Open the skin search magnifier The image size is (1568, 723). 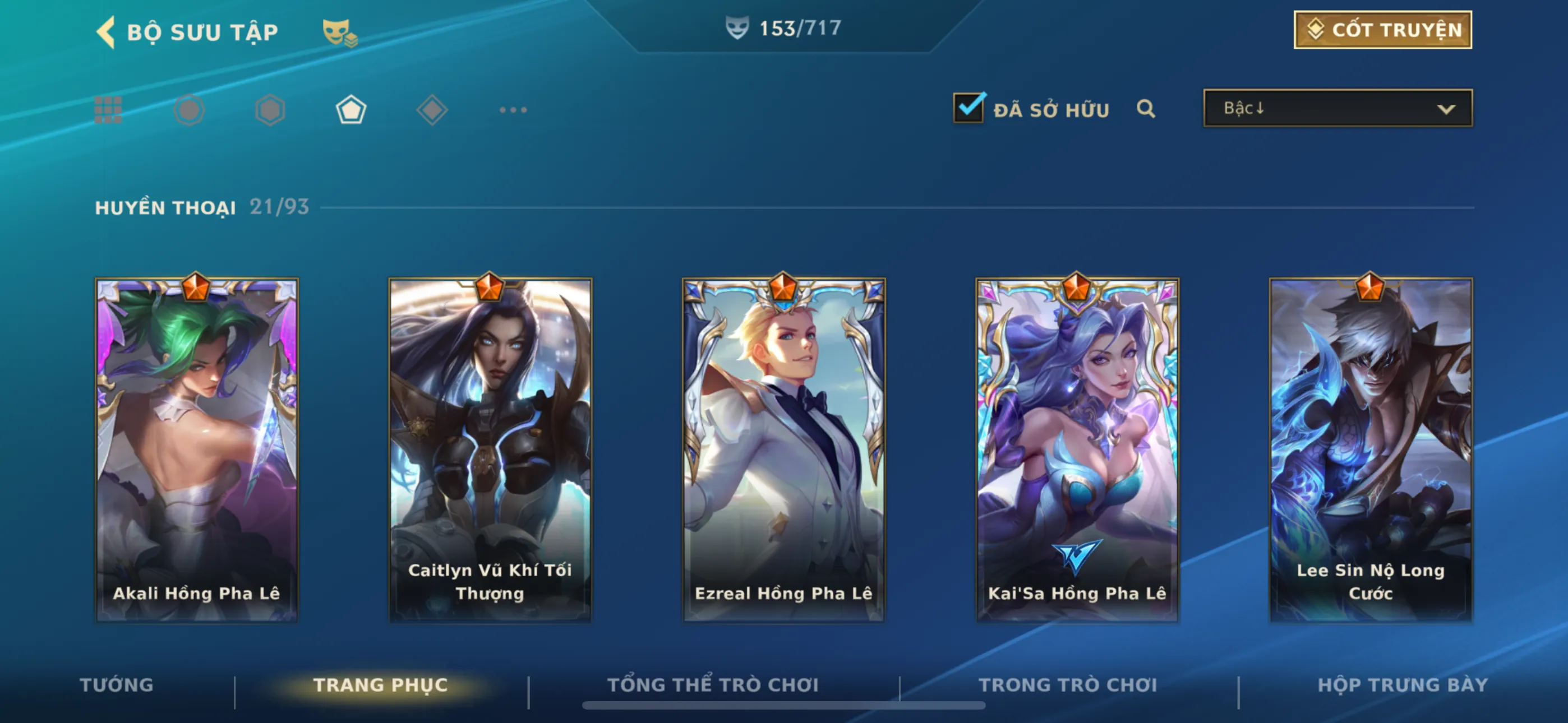(1146, 109)
